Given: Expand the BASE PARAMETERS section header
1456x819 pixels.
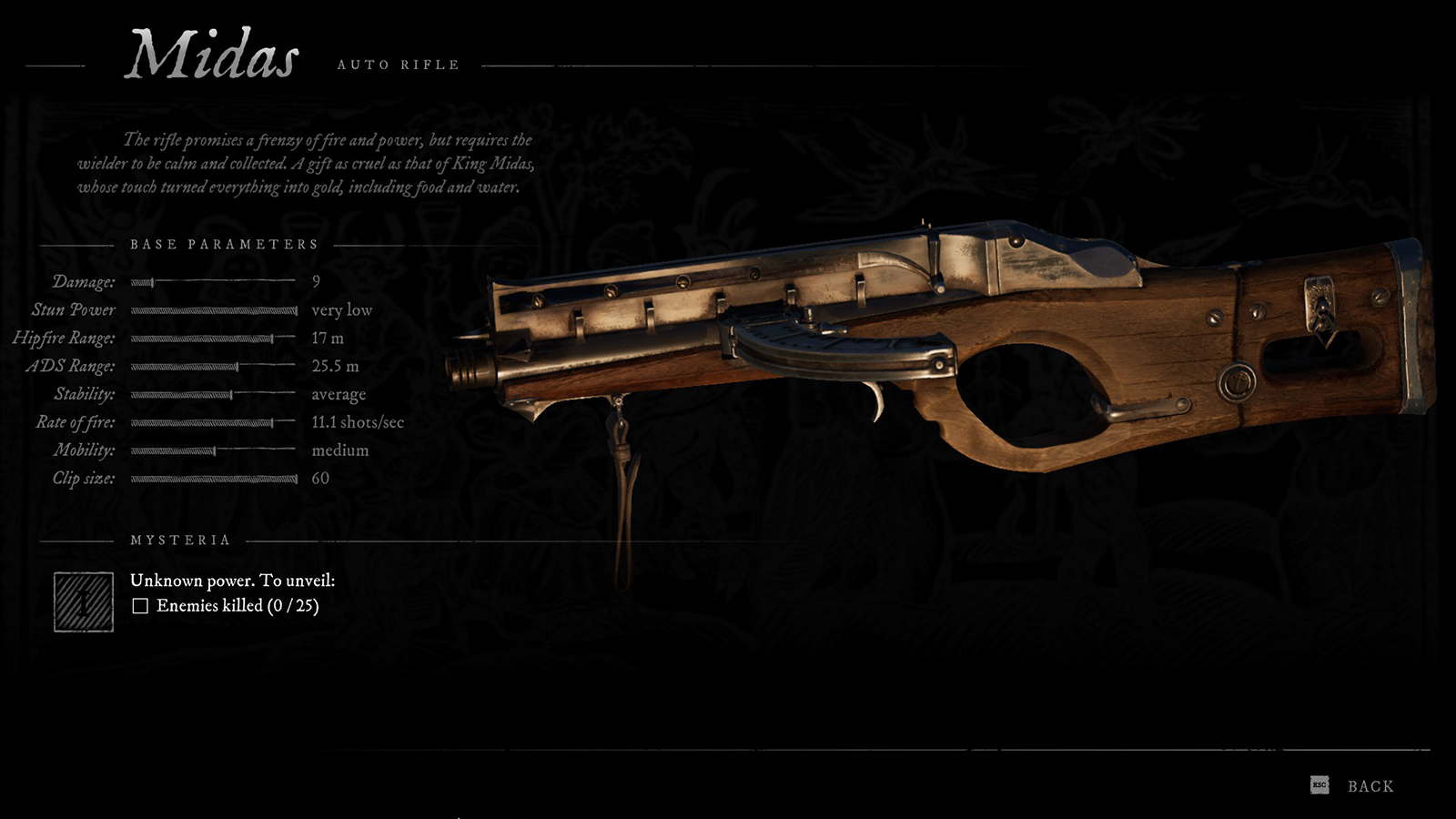Looking at the screenshot, I should pyautogui.click(x=224, y=244).
